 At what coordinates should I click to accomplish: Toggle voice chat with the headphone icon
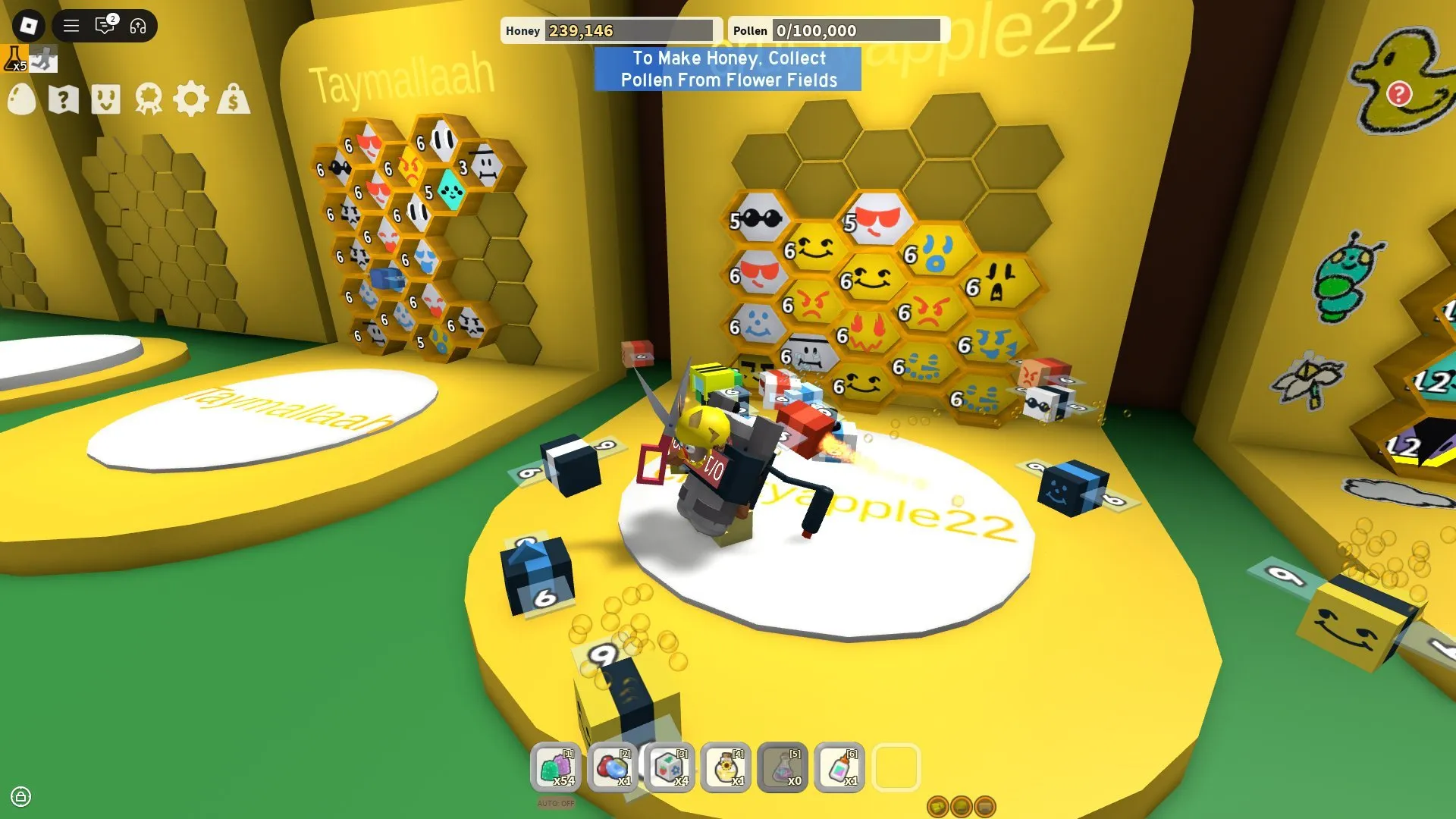coord(137,26)
